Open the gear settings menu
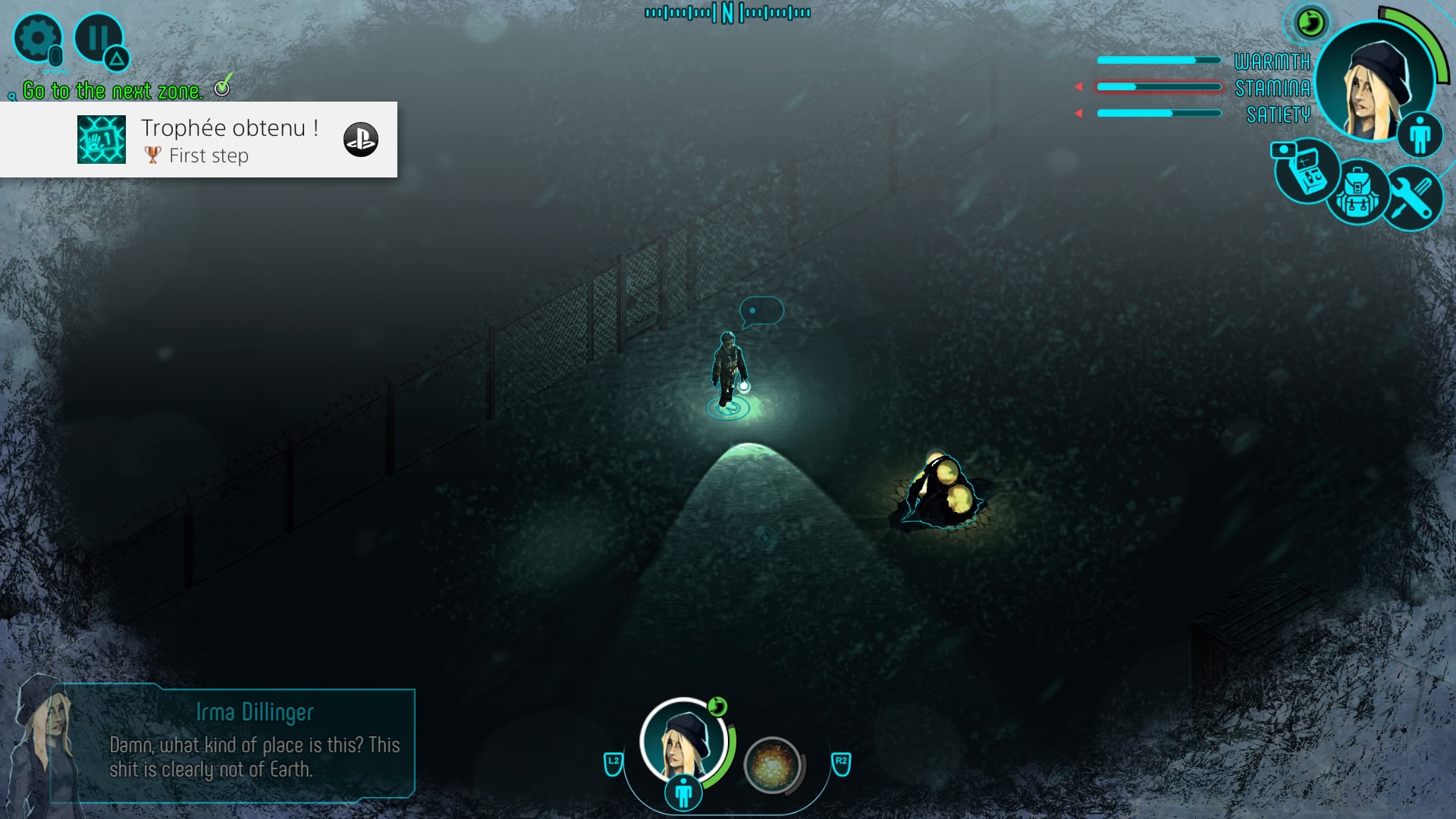Image resolution: width=1456 pixels, height=819 pixels. (37, 38)
